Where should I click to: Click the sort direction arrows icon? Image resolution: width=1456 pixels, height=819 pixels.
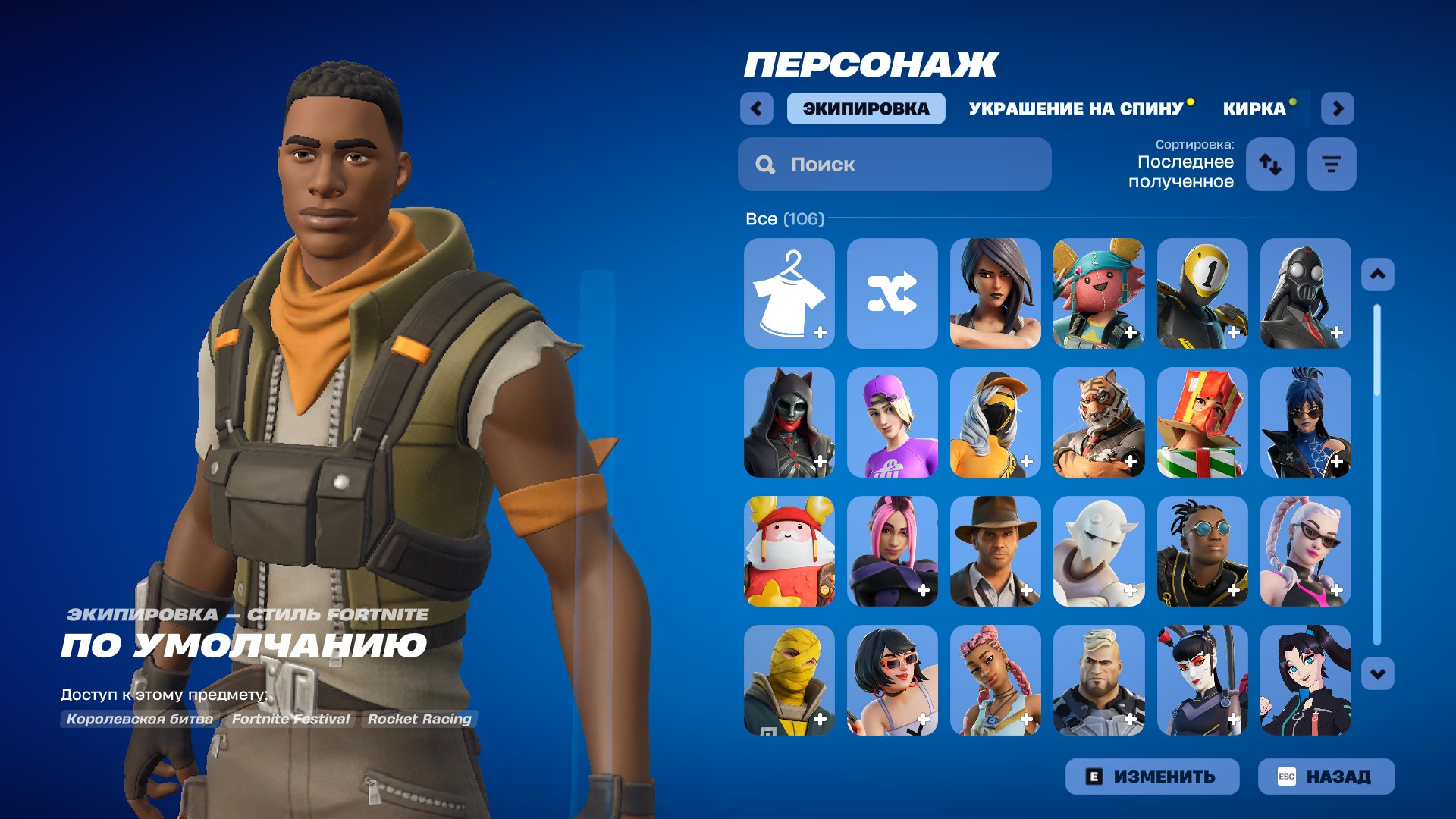1270,165
